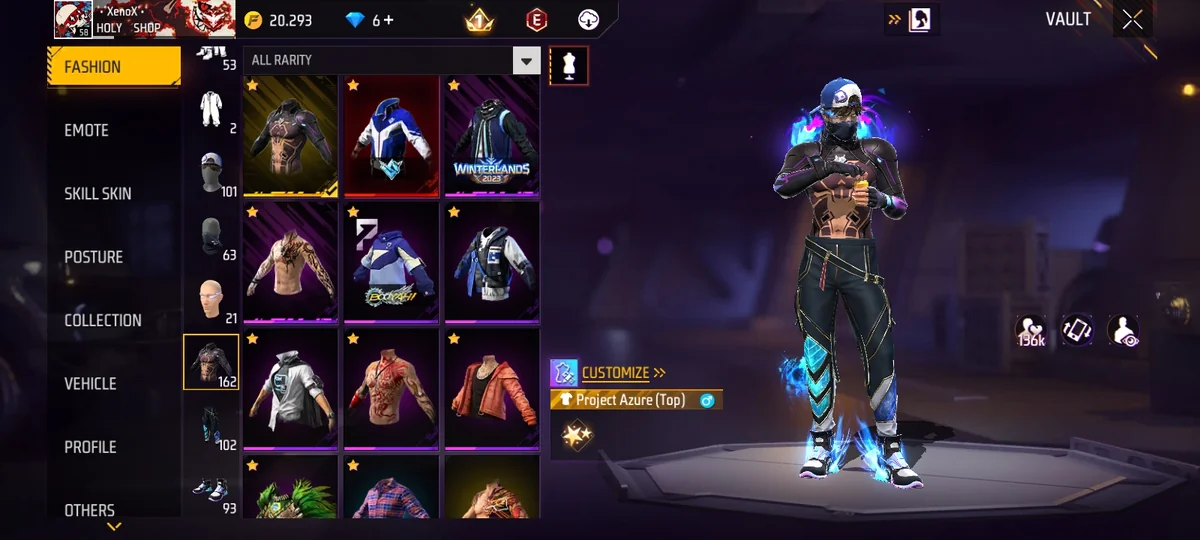Switch to the Profile tab
Image resolution: width=1200 pixels, height=540 pixels.
[x=90, y=447]
